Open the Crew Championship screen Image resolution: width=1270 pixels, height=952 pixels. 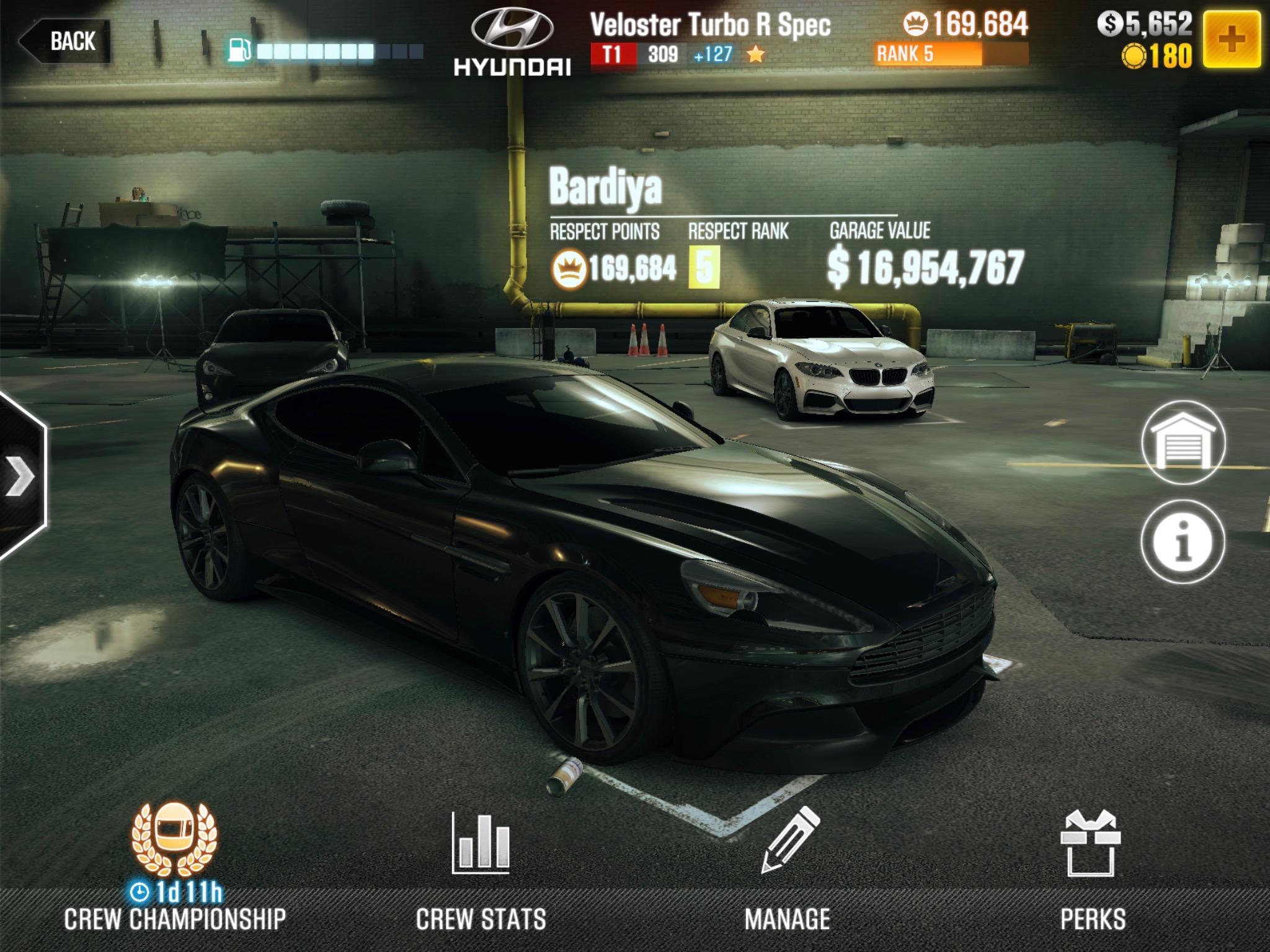click(x=174, y=868)
